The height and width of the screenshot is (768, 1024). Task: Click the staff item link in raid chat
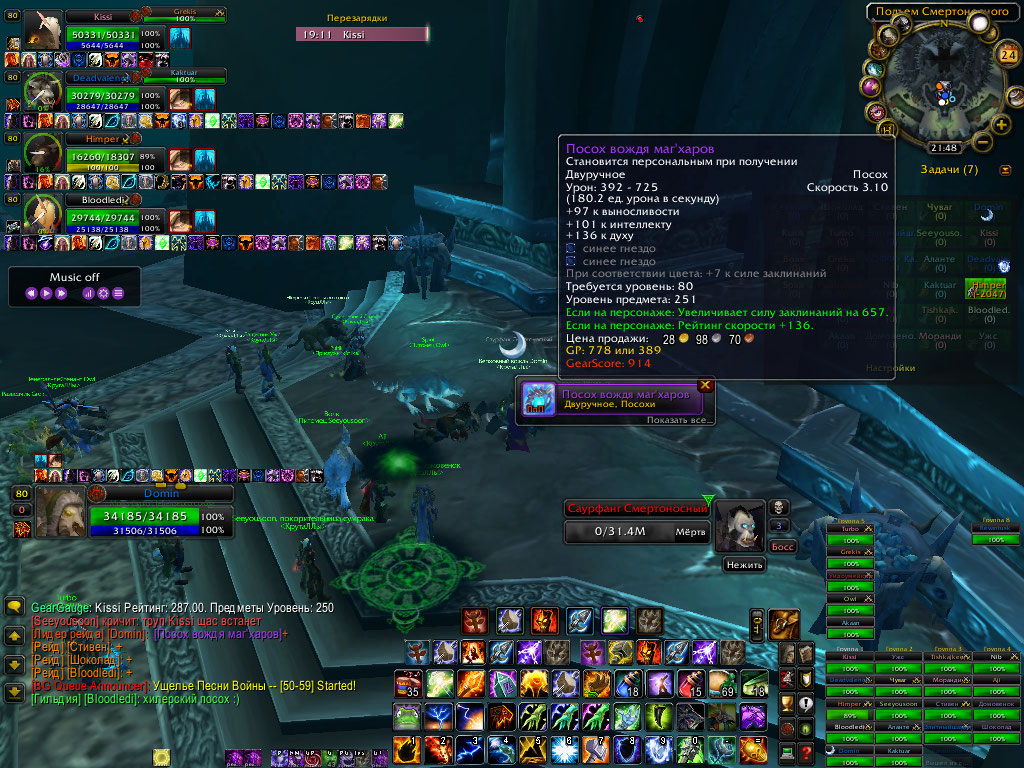tap(217, 634)
